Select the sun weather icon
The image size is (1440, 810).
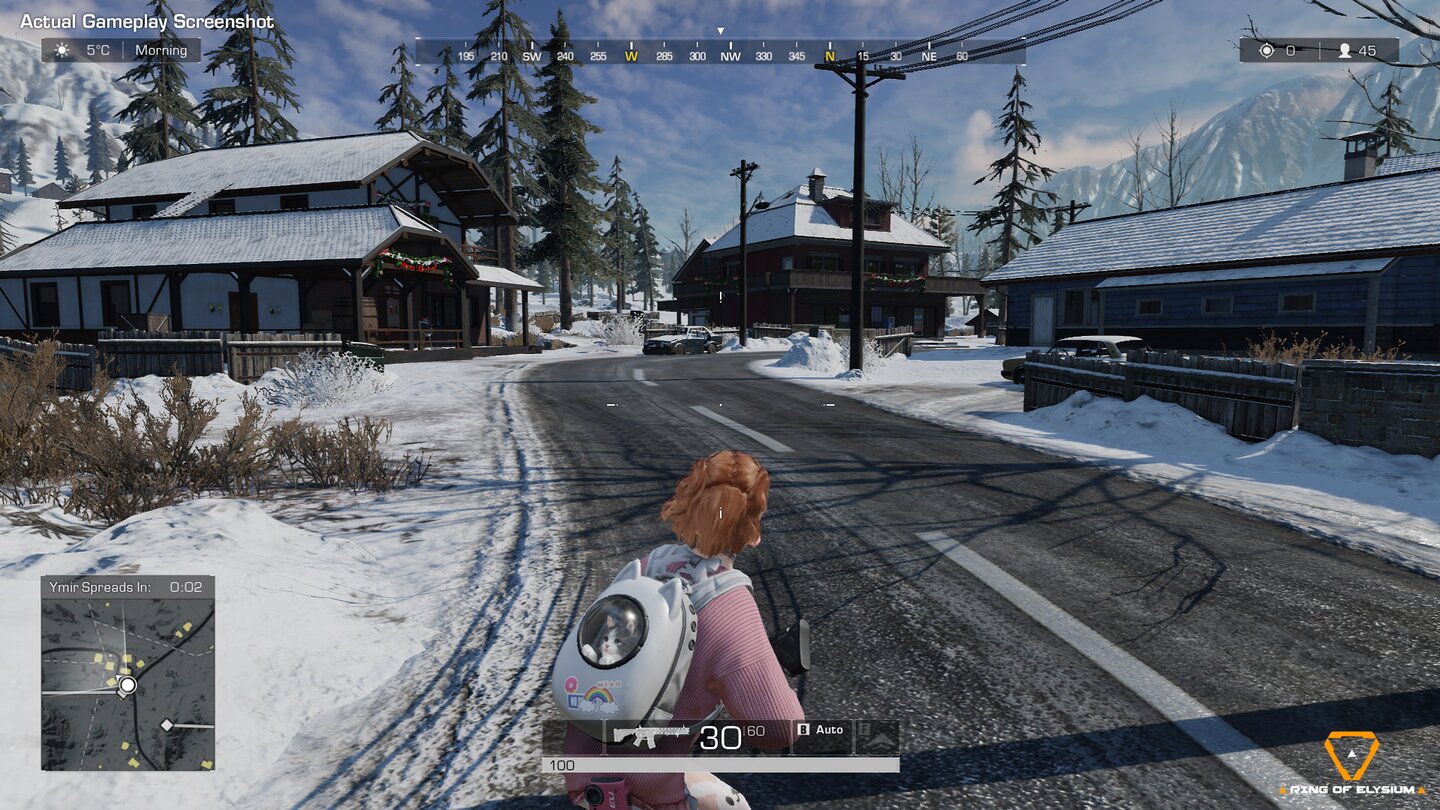tap(63, 50)
